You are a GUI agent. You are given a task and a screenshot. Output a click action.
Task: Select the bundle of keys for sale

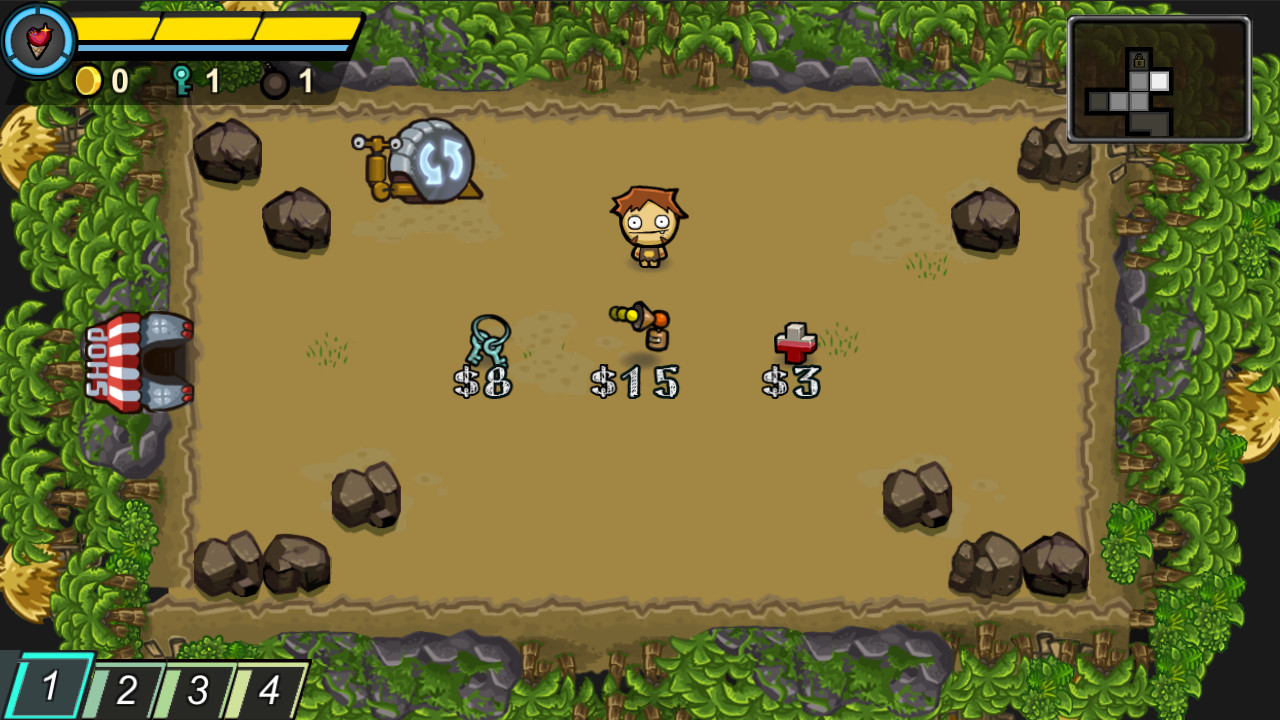[x=490, y=340]
